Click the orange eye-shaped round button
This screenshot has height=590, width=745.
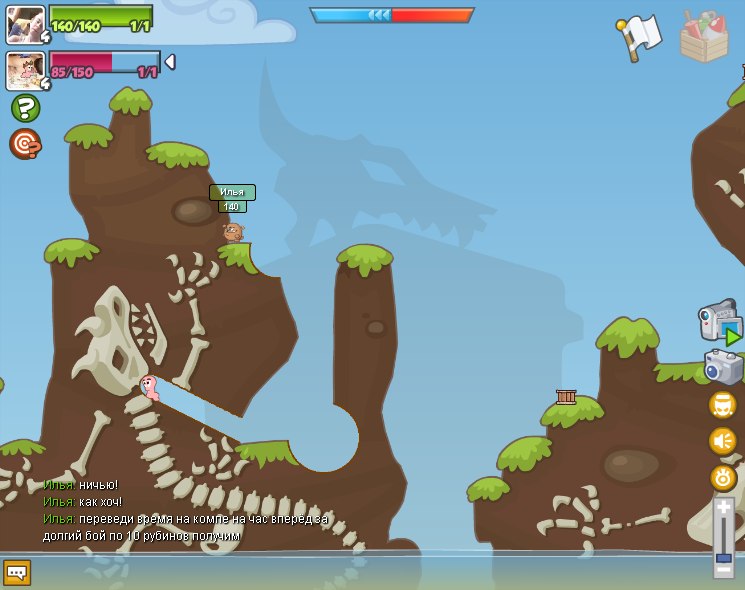point(722,477)
